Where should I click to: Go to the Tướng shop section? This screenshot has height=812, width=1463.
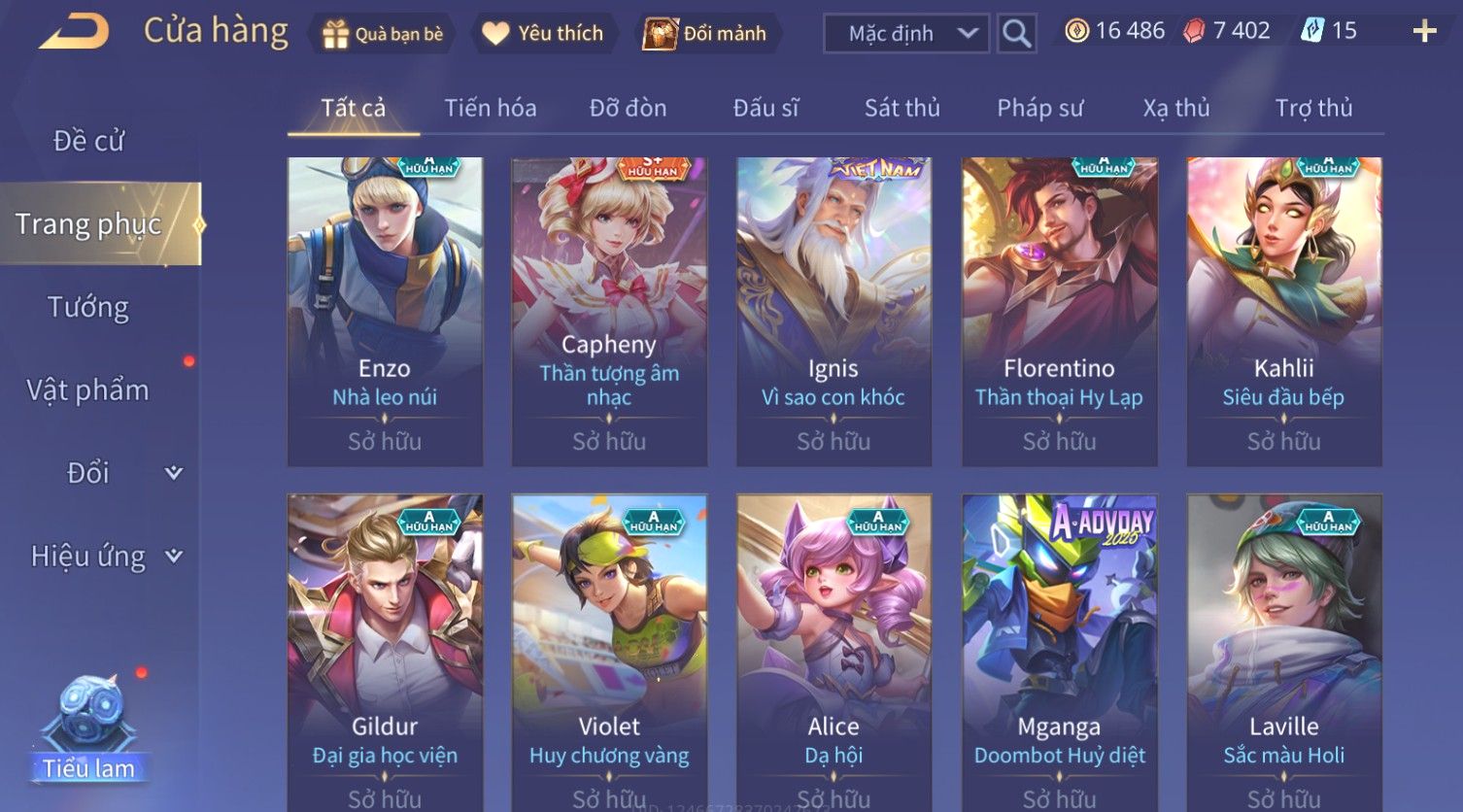click(x=88, y=307)
